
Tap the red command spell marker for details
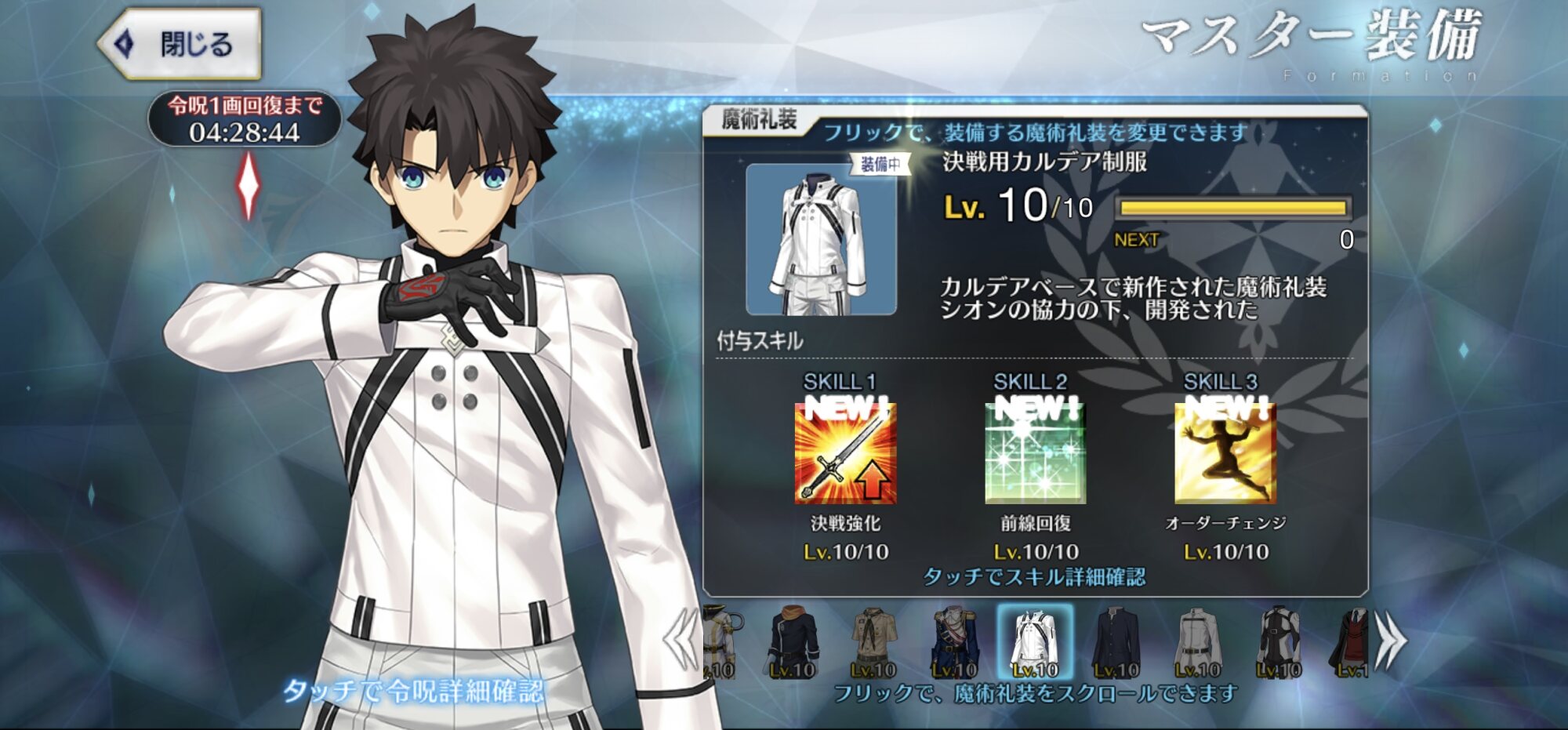249,185
